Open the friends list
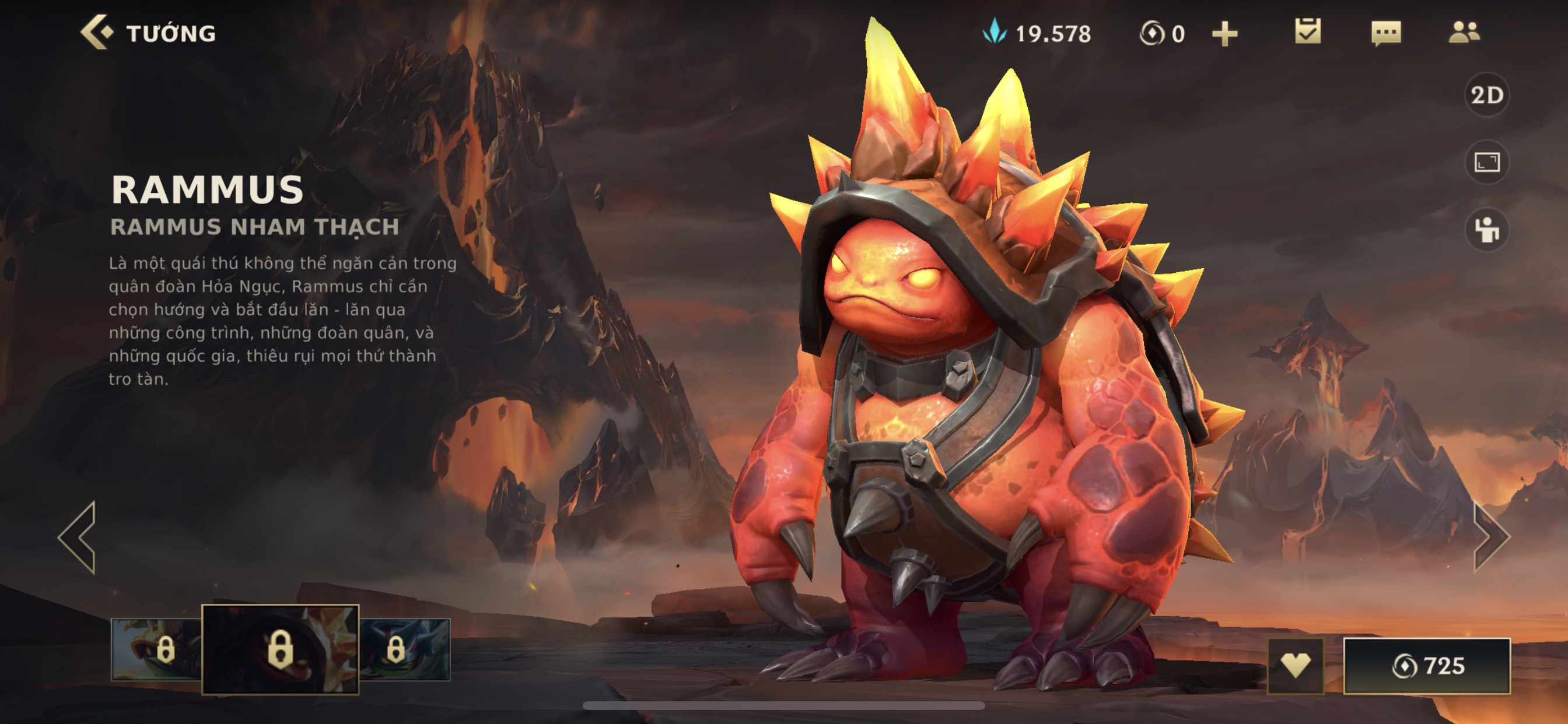 pos(1468,33)
